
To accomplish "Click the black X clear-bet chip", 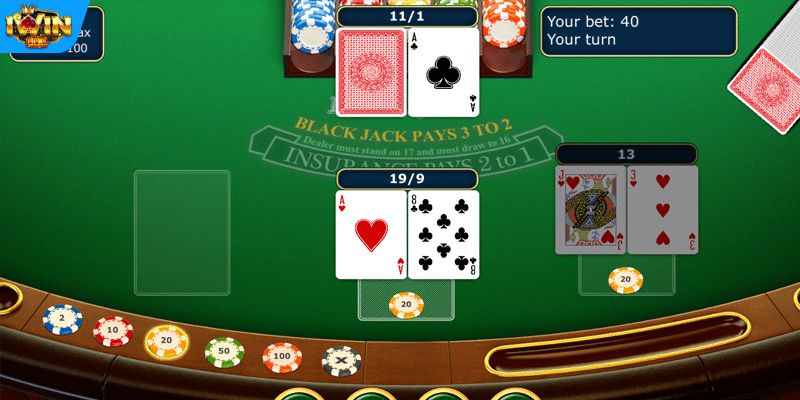I will [342, 360].
